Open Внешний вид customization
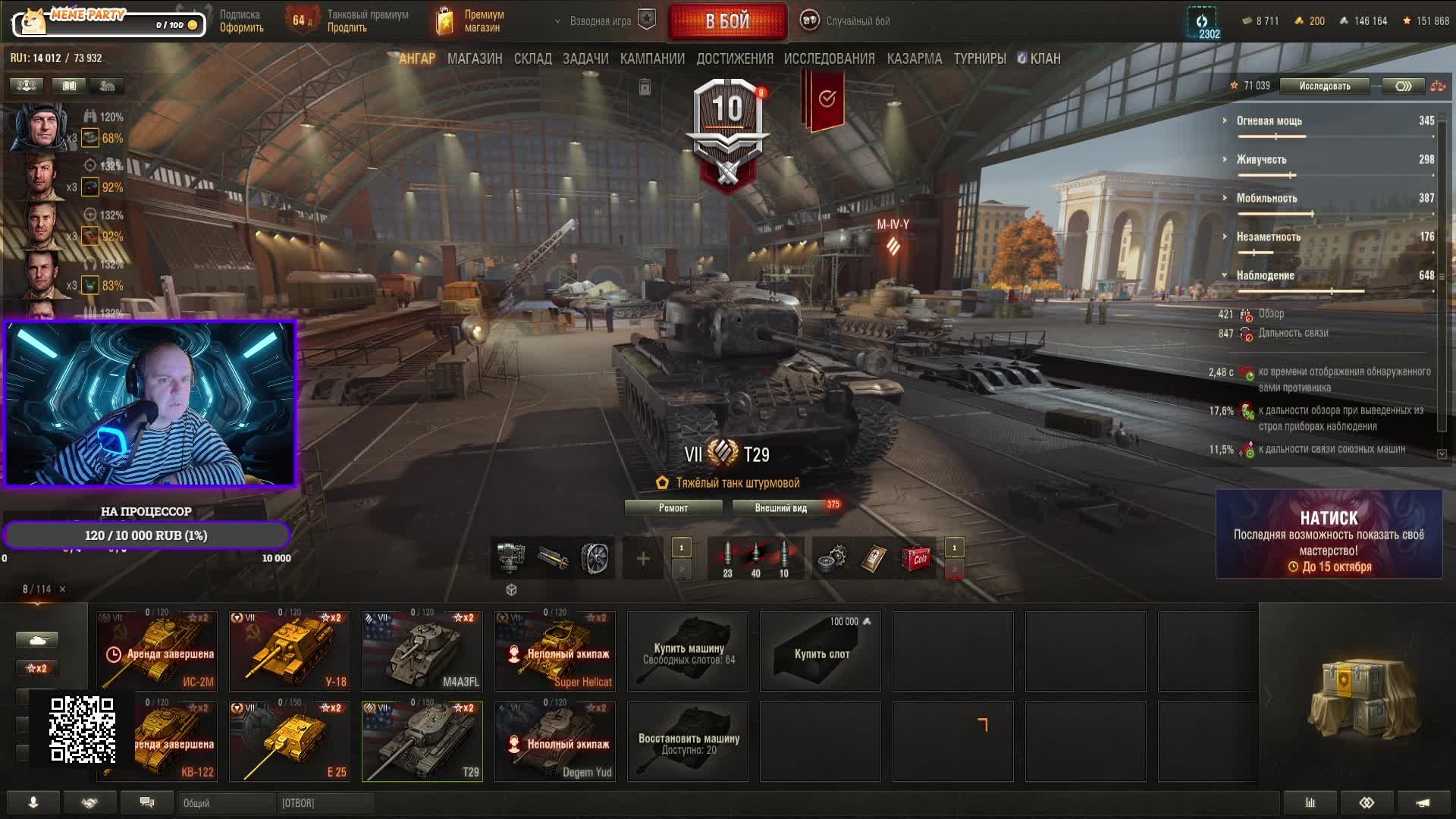Viewport: 1456px width, 819px height. [x=780, y=508]
